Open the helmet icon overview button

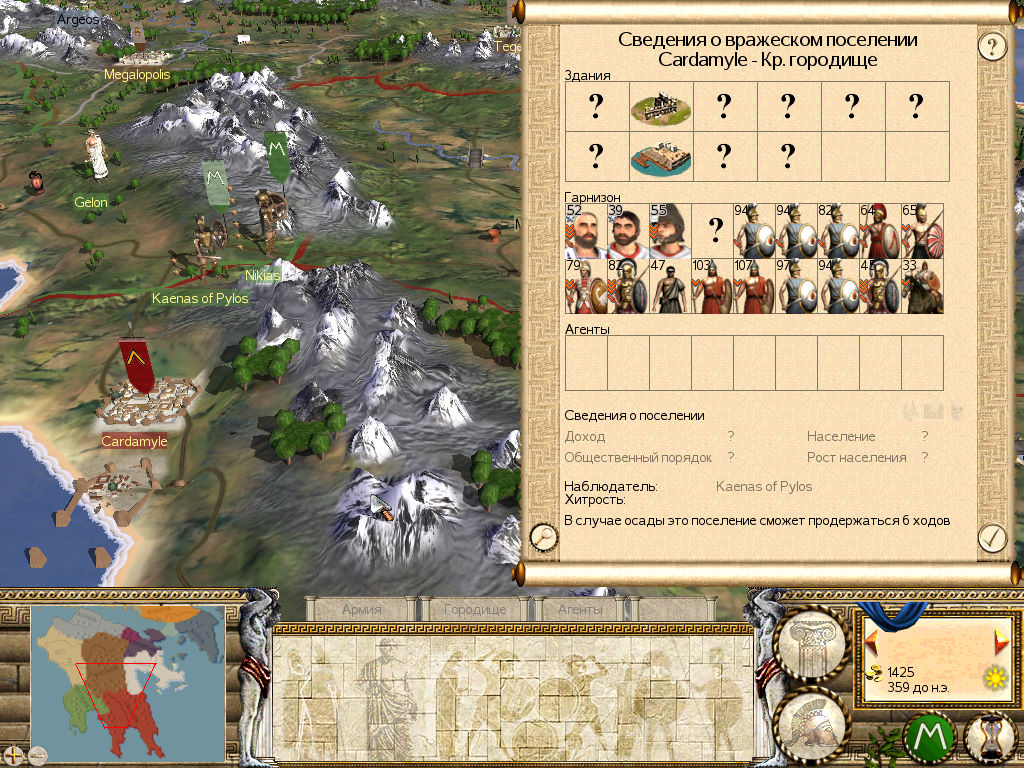coord(813,722)
